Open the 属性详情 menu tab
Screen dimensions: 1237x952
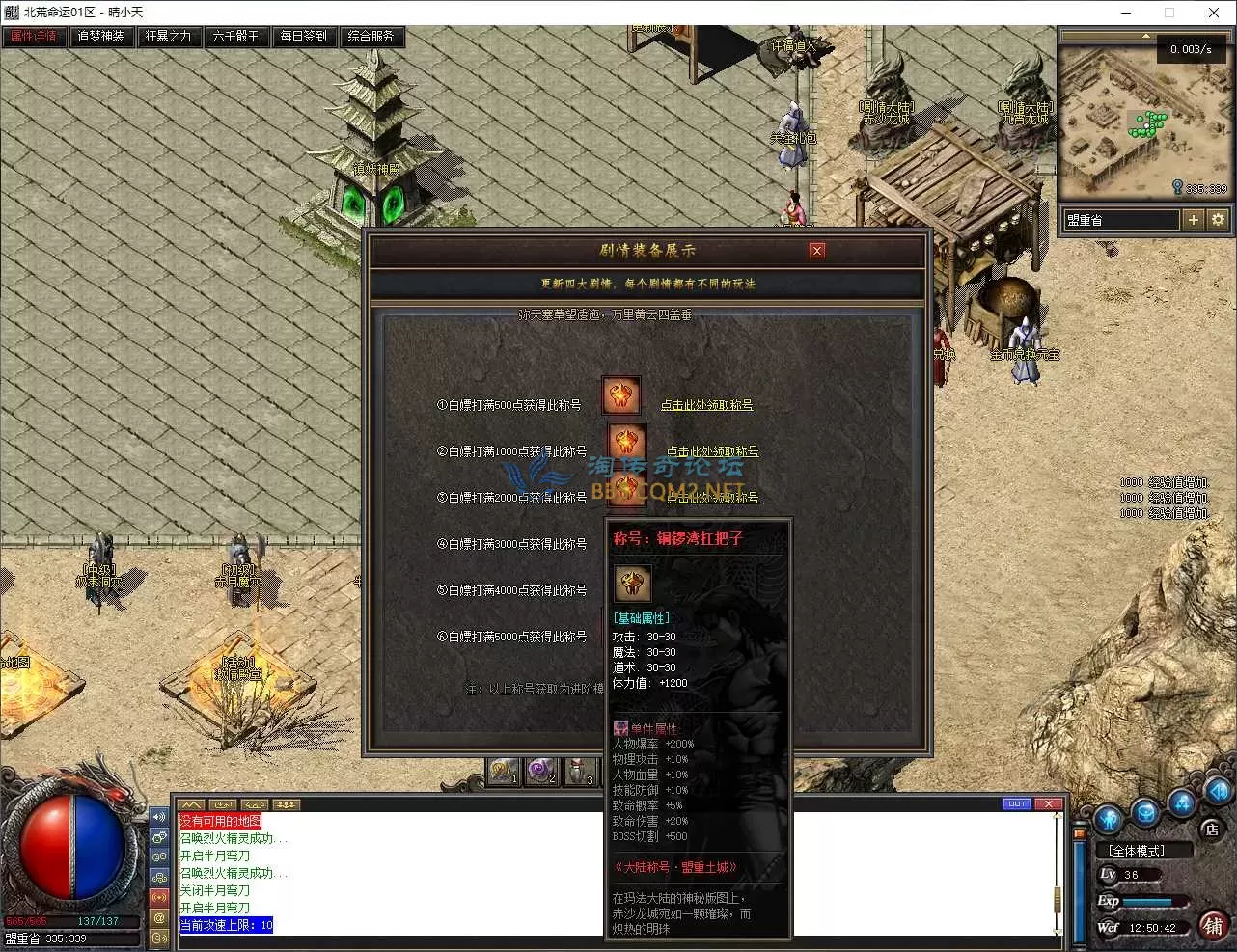pos(35,37)
